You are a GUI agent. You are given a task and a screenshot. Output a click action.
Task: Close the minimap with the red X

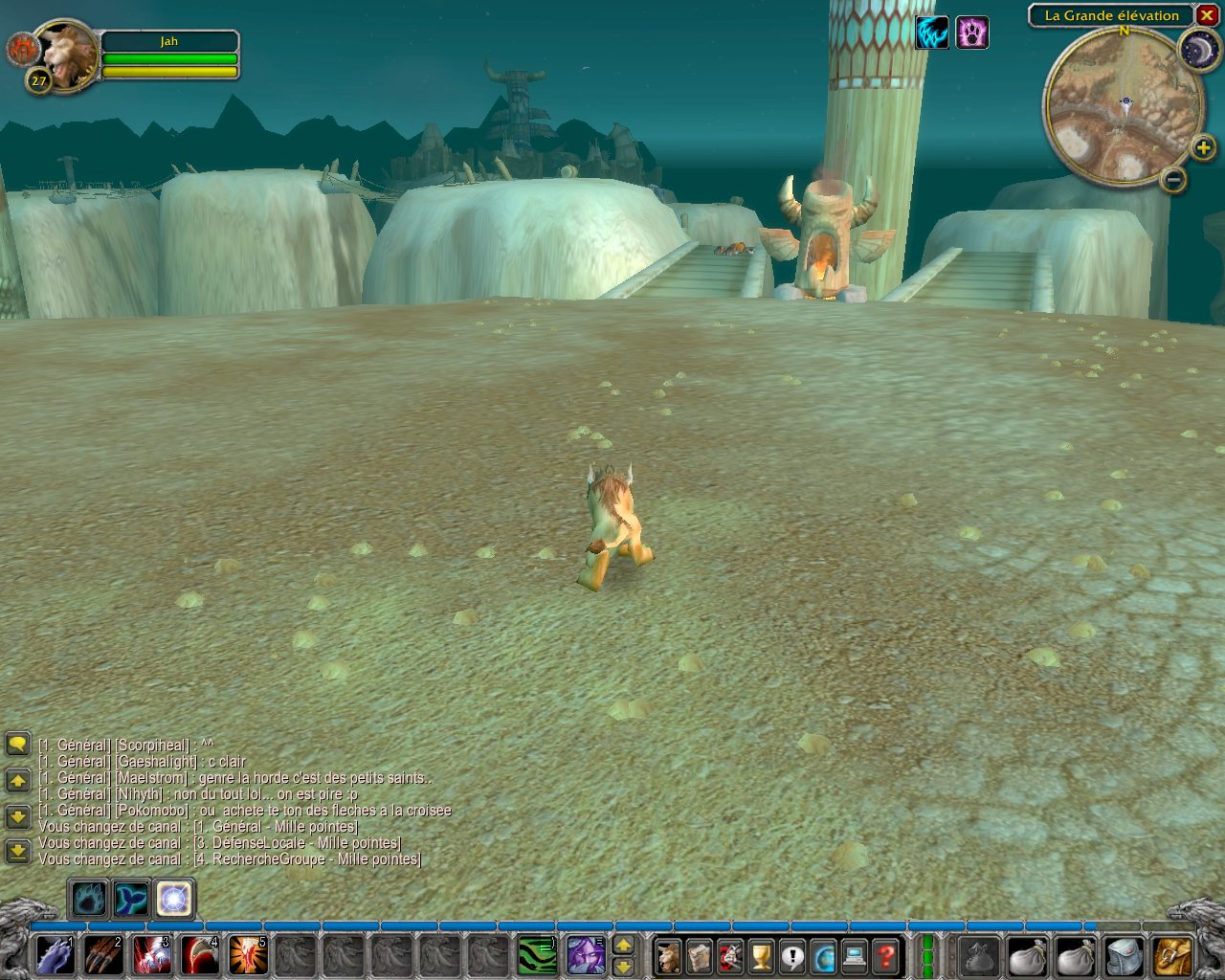tap(1207, 15)
